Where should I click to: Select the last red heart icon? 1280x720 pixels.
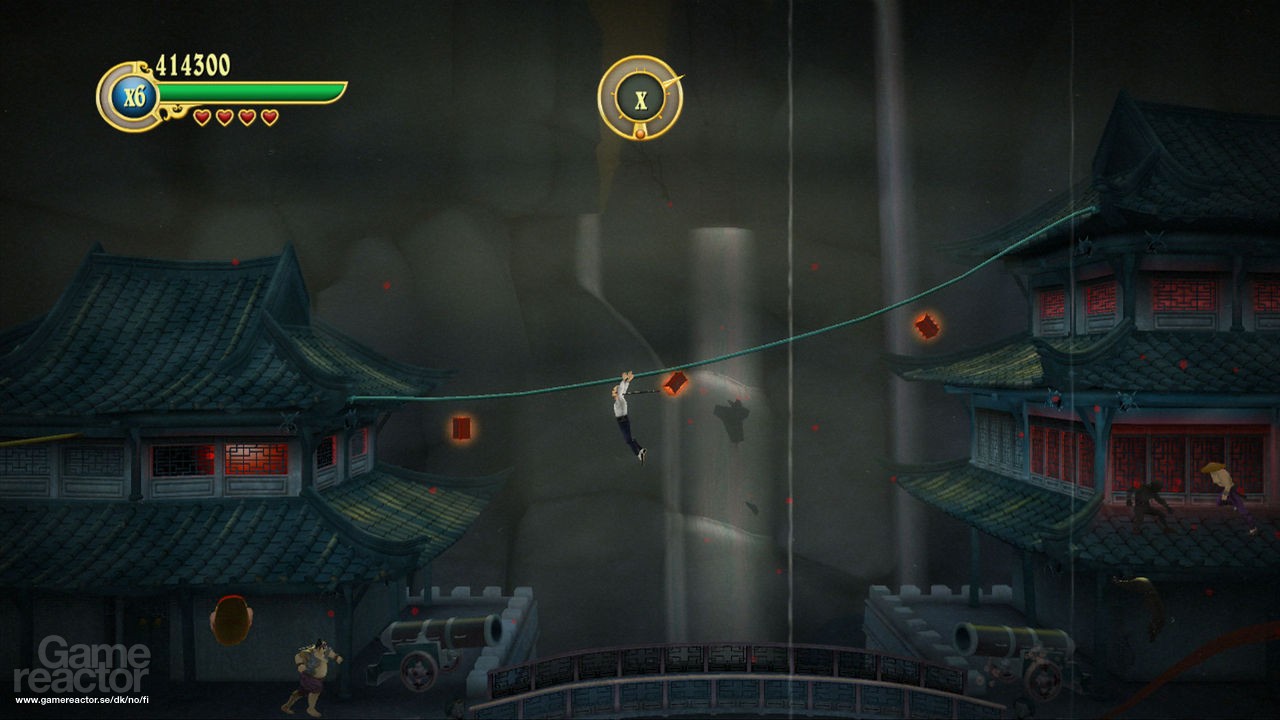coord(268,115)
